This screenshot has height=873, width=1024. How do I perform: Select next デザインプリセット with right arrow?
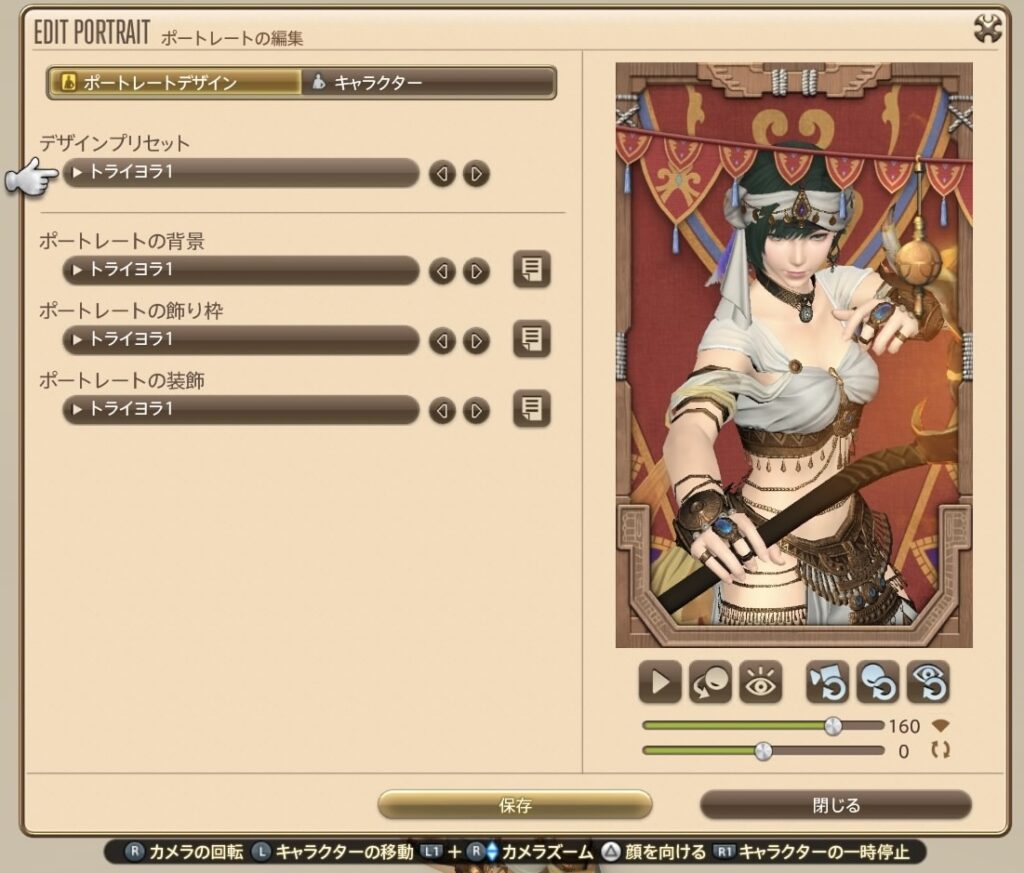[x=477, y=174]
